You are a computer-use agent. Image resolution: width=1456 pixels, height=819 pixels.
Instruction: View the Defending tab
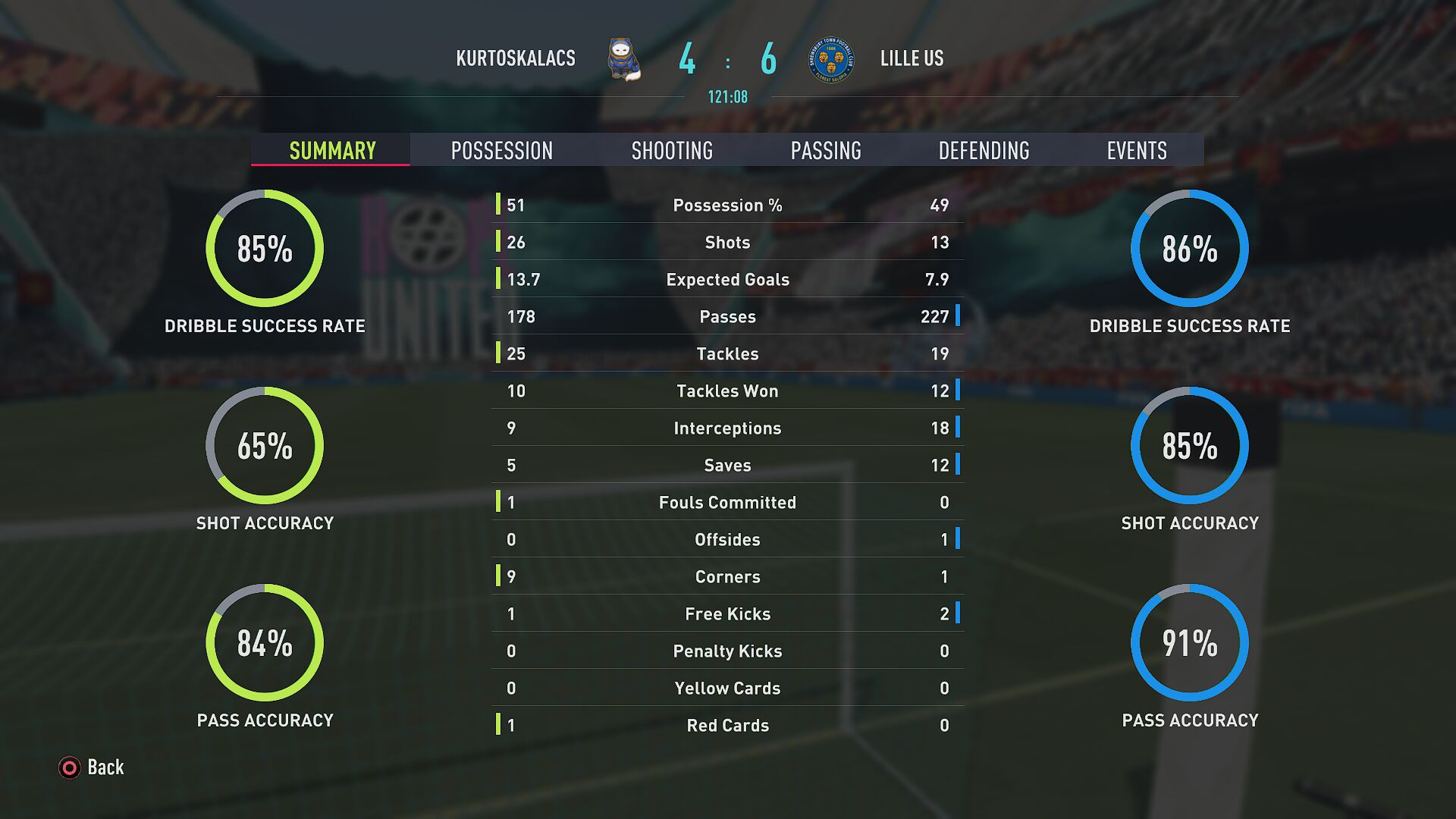[x=984, y=150]
